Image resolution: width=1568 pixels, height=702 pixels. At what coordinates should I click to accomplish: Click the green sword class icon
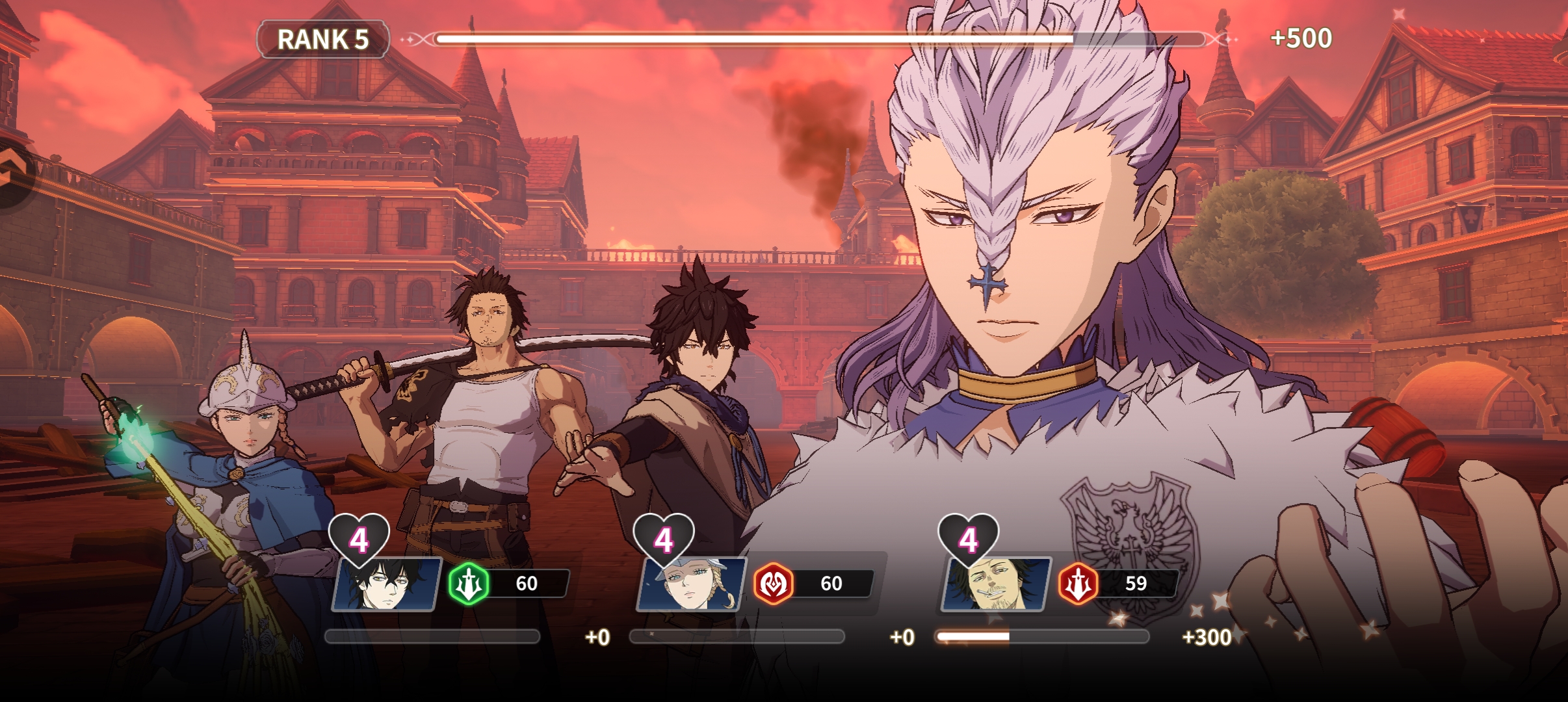(x=469, y=583)
